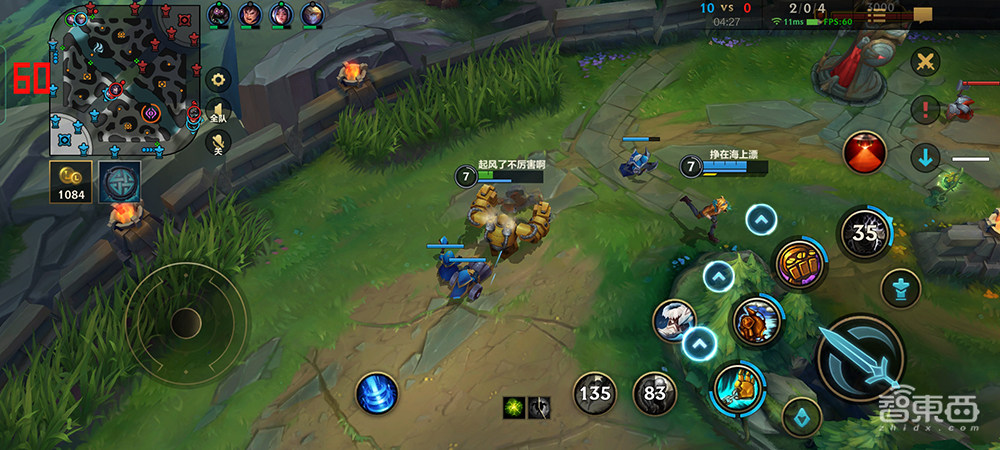The width and height of the screenshot is (1000, 450).
Task: Open the chat speech bubble
Action: click(x=922, y=14)
